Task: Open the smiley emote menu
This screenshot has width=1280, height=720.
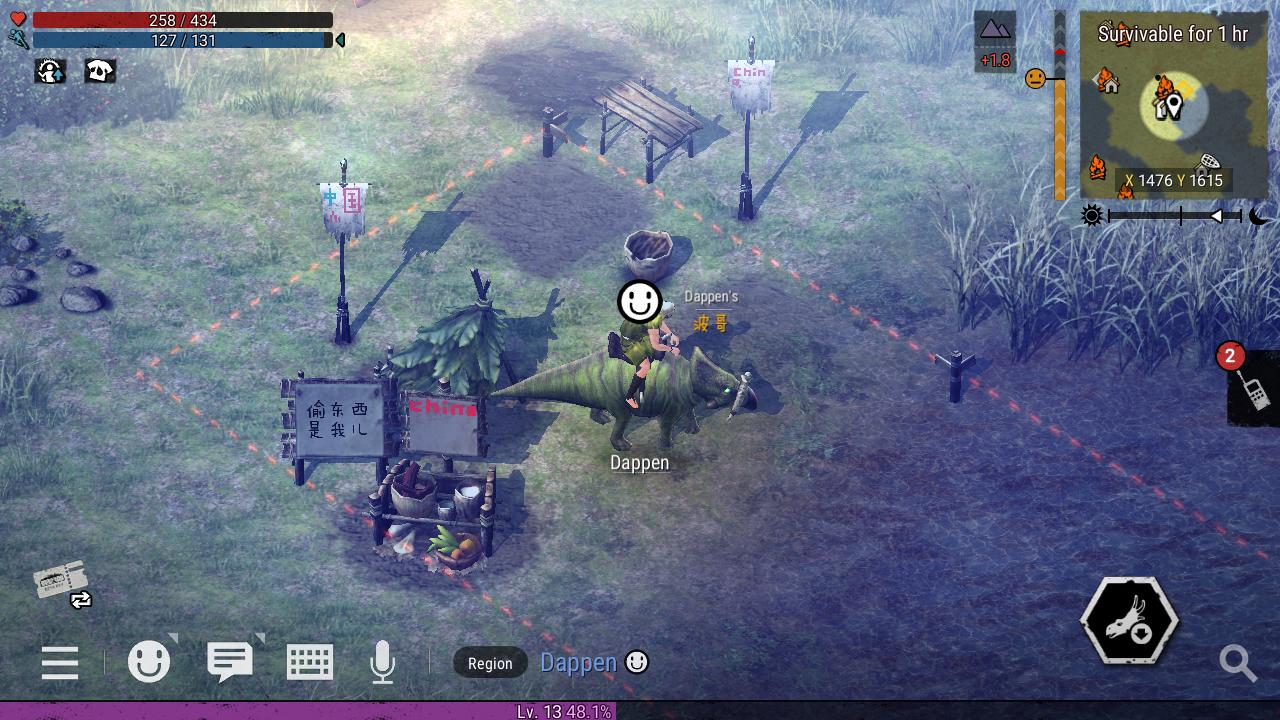Action: (149, 661)
